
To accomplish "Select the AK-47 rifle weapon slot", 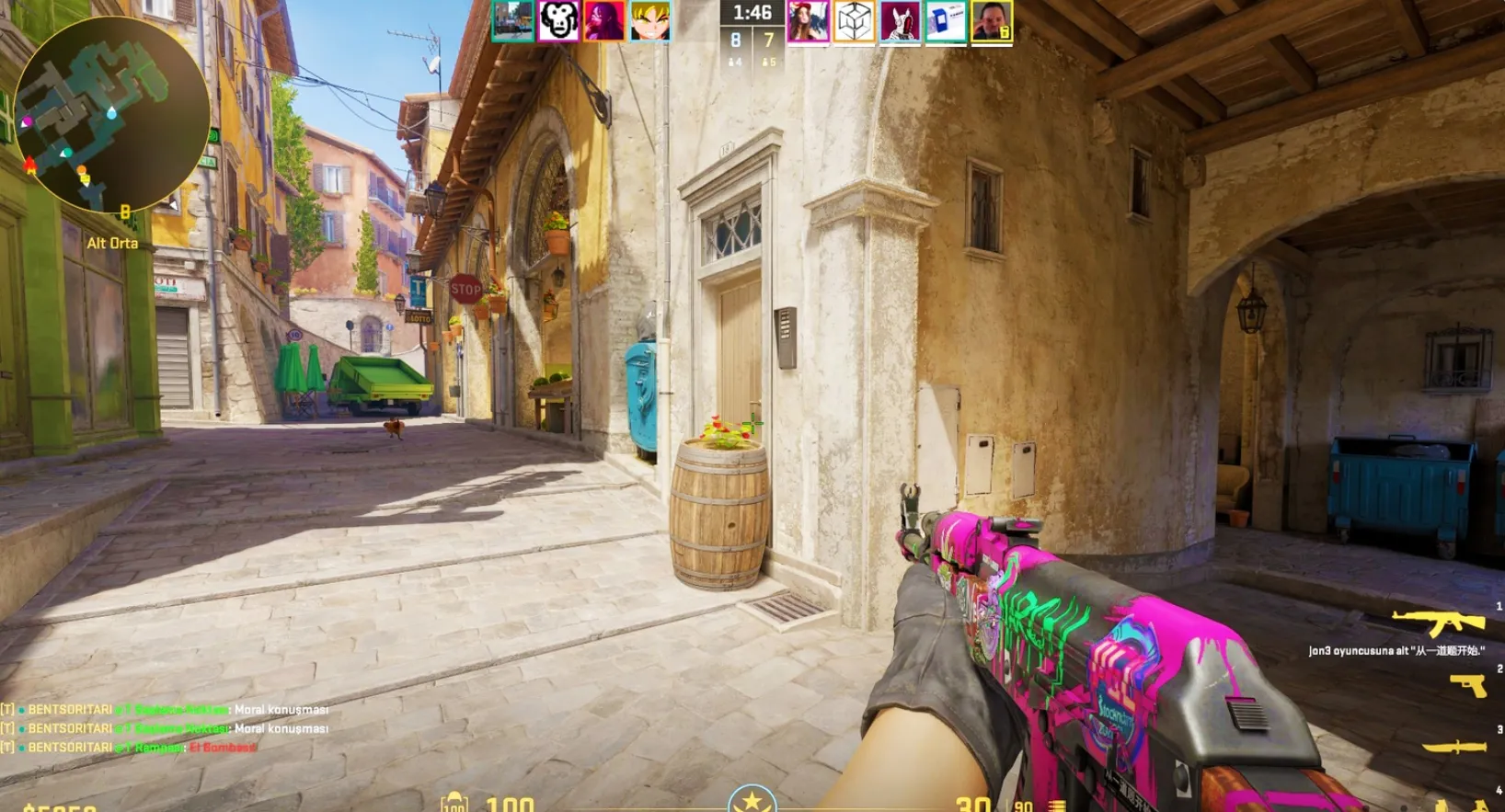I will coord(1439,622).
